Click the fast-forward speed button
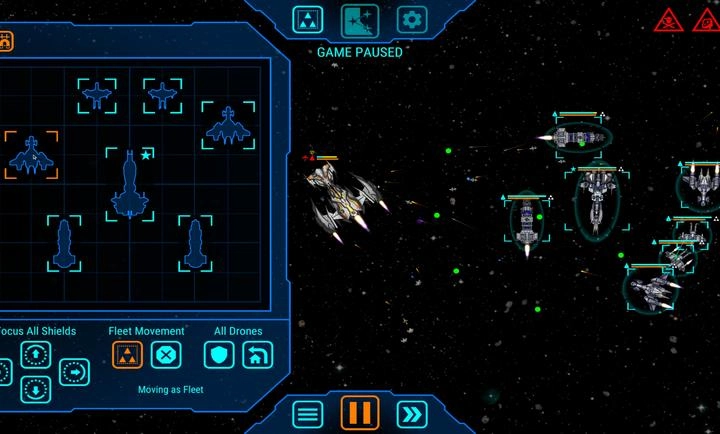720x434 pixels. click(411, 413)
